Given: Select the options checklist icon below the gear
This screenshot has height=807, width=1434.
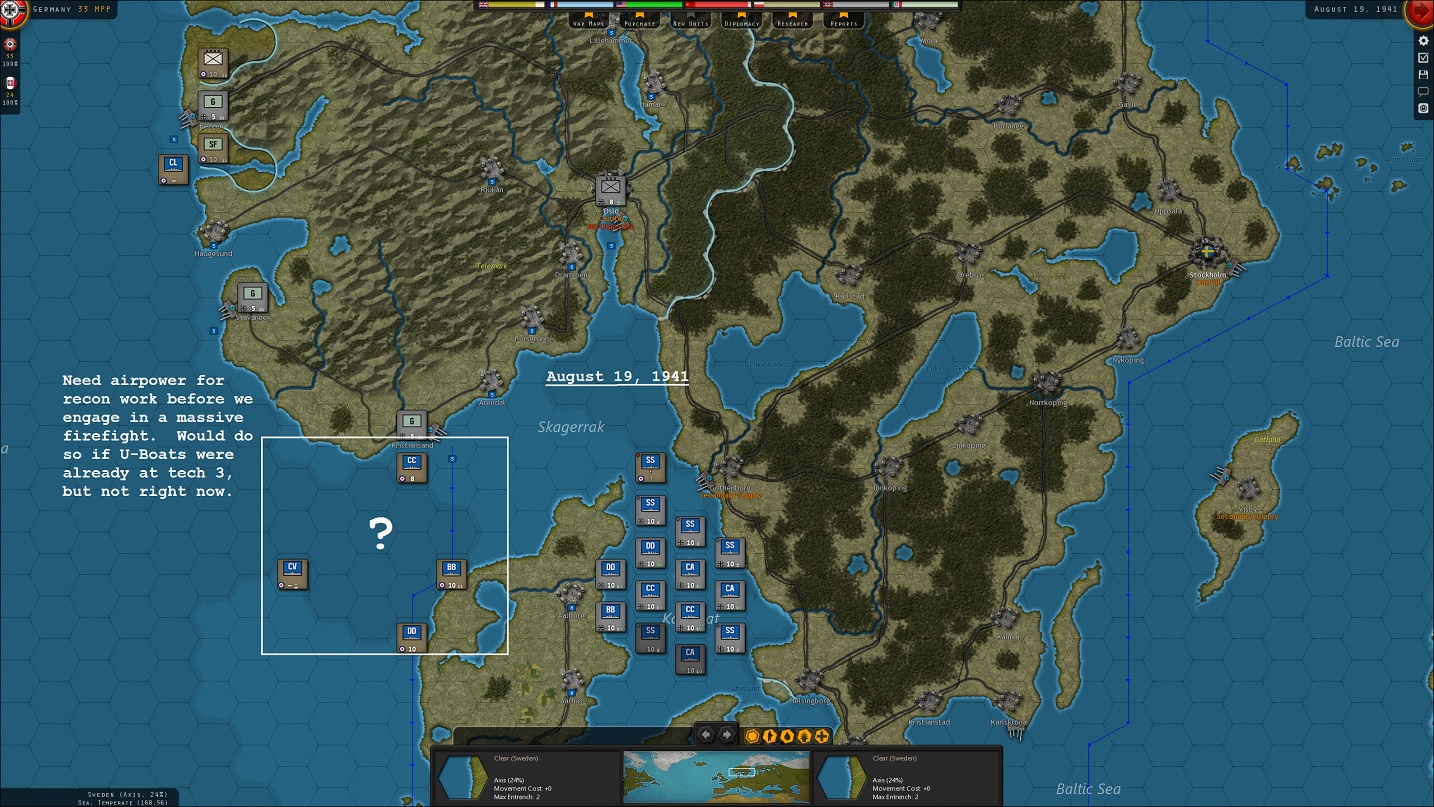Looking at the screenshot, I should 1423,57.
